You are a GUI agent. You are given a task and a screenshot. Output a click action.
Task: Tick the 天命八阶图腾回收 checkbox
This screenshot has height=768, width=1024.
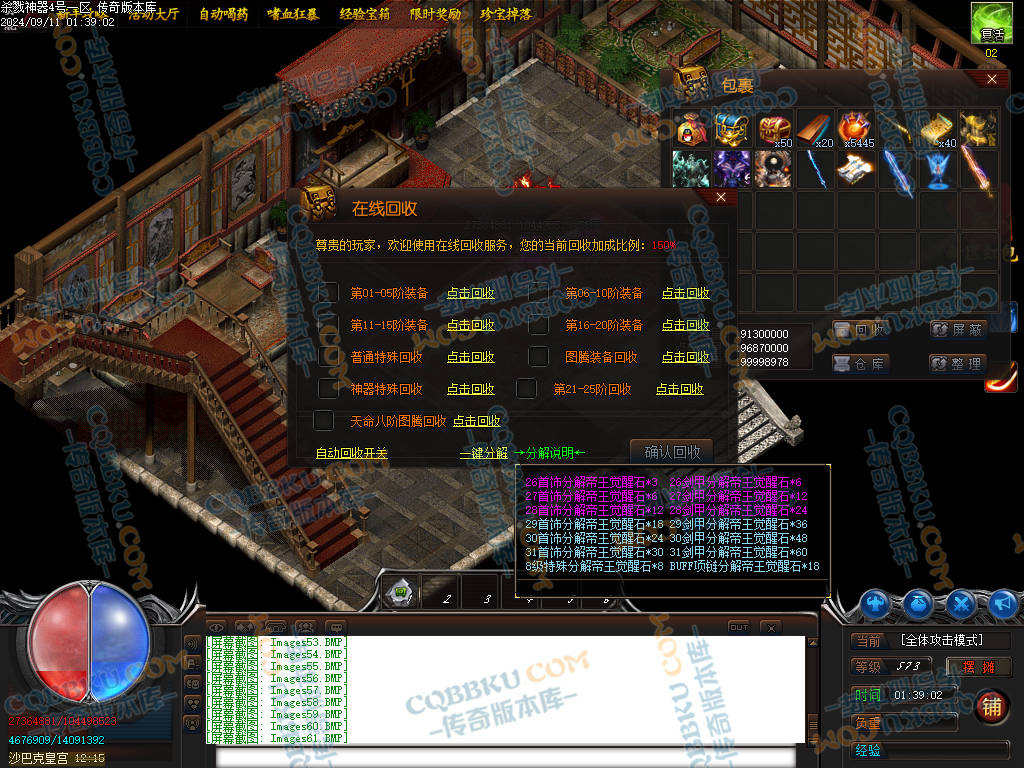tap(324, 421)
